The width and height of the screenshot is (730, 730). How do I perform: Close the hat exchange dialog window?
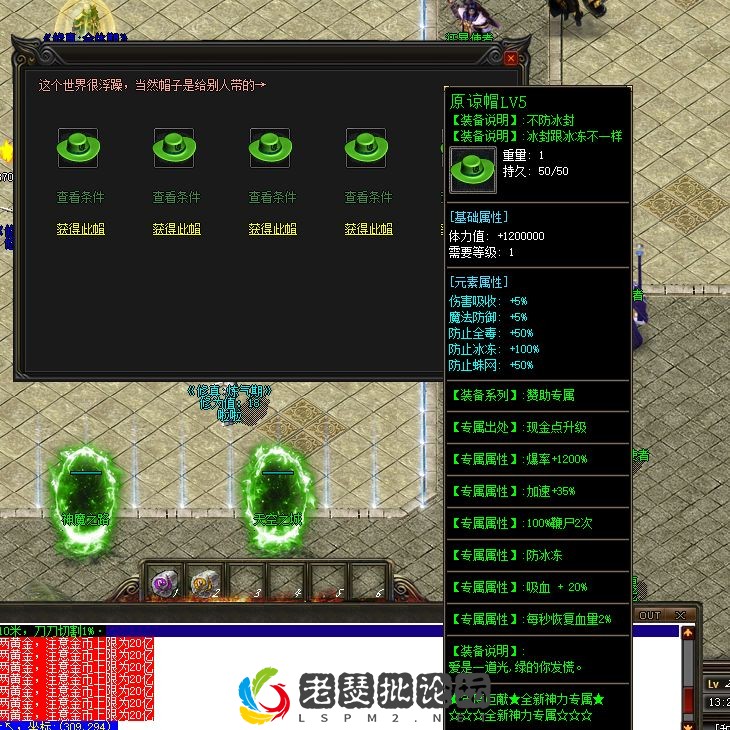click(511, 59)
